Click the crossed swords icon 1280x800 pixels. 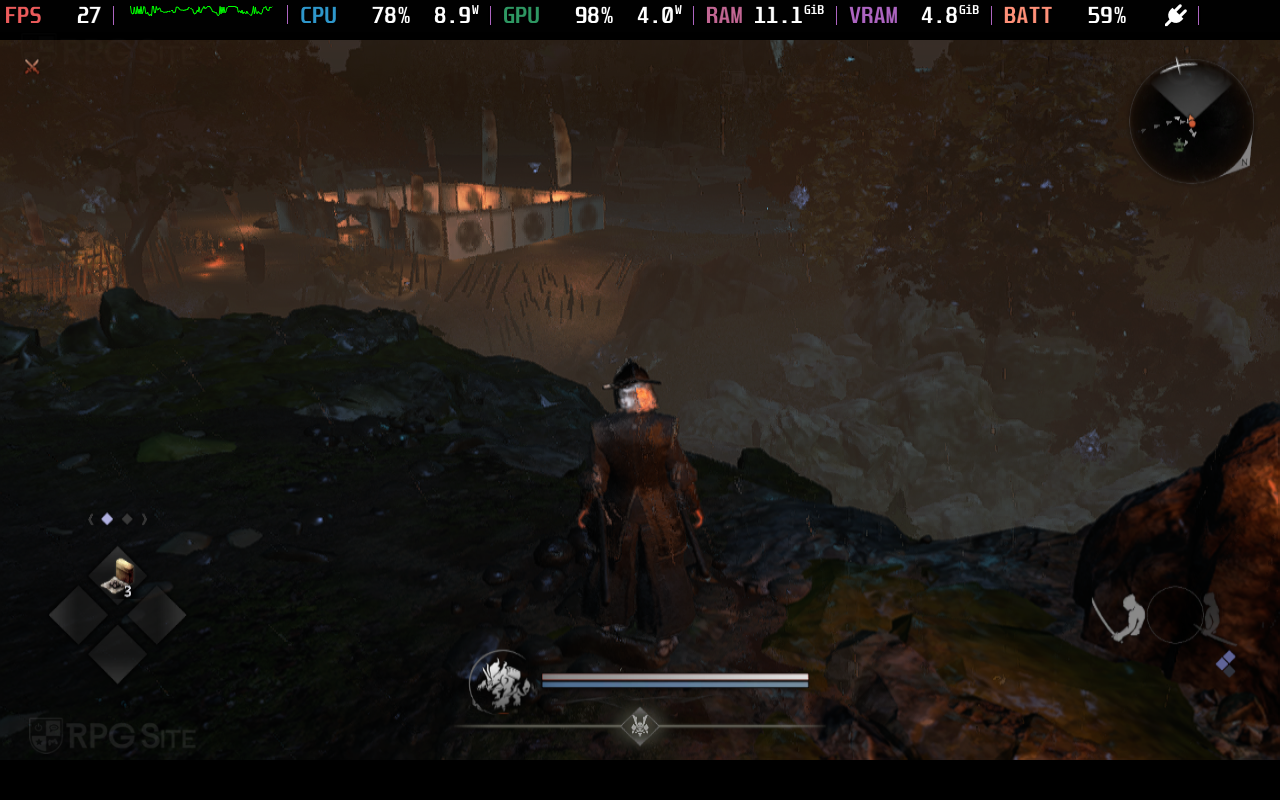[32, 66]
